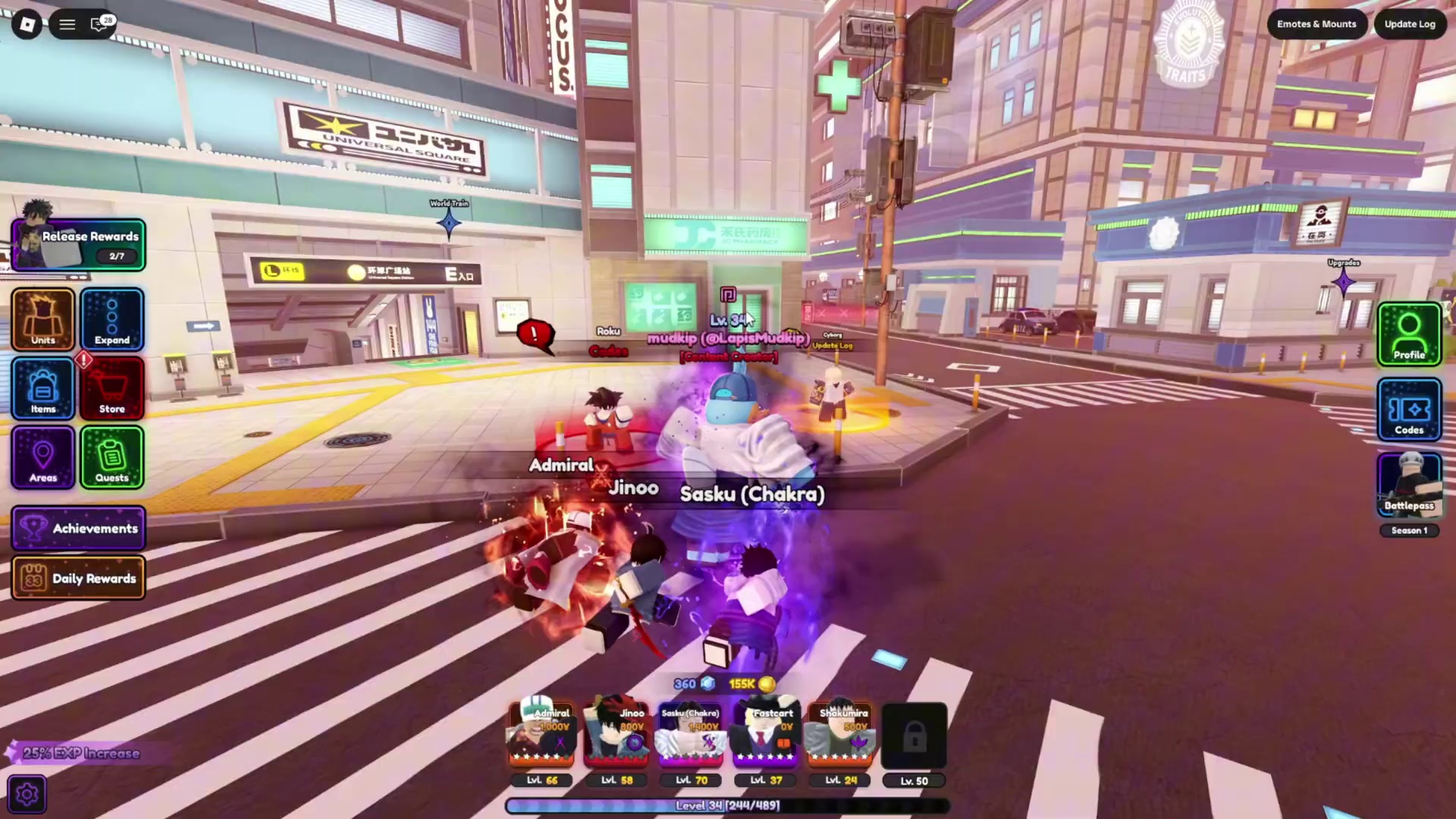1456x819 pixels.
Task: Open the Quests list
Action: 112,457
